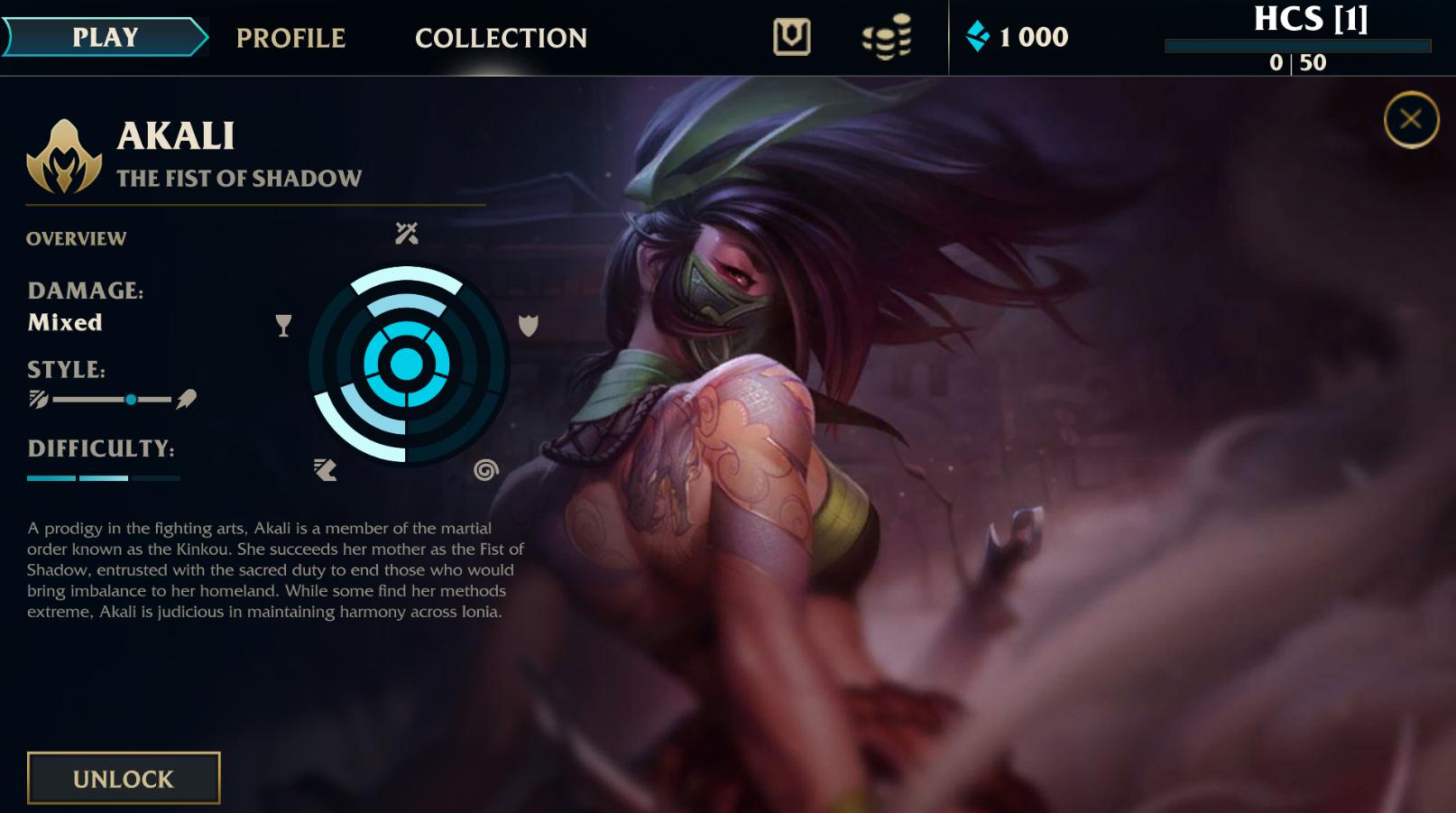Viewport: 1456px width, 813px height.
Task: Switch to the Profile tab
Action: (x=290, y=38)
